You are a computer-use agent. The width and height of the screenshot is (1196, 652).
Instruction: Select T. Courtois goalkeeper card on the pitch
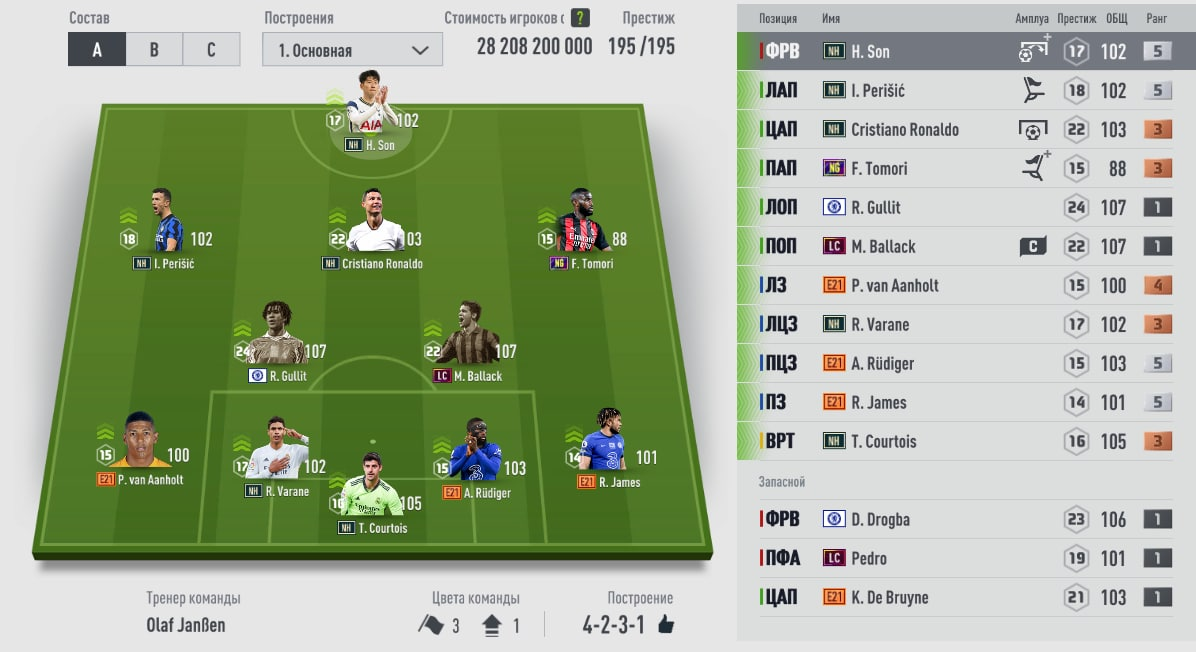[x=372, y=496]
